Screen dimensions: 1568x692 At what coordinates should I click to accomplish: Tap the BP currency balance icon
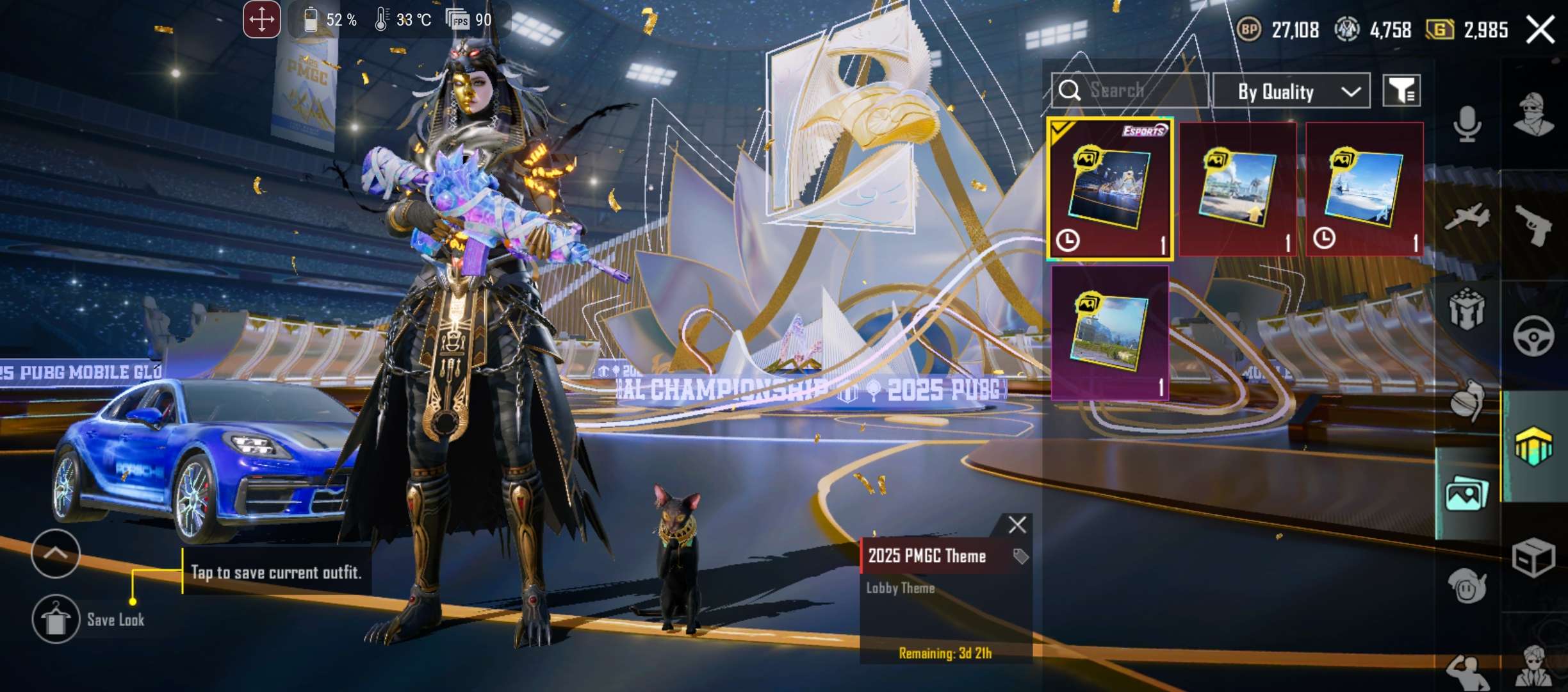[x=1248, y=29]
